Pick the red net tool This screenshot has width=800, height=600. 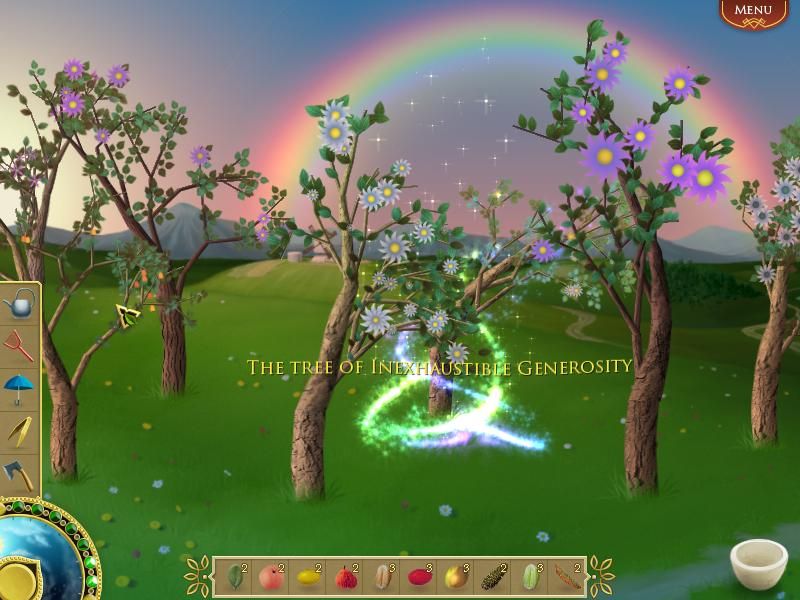(18, 345)
